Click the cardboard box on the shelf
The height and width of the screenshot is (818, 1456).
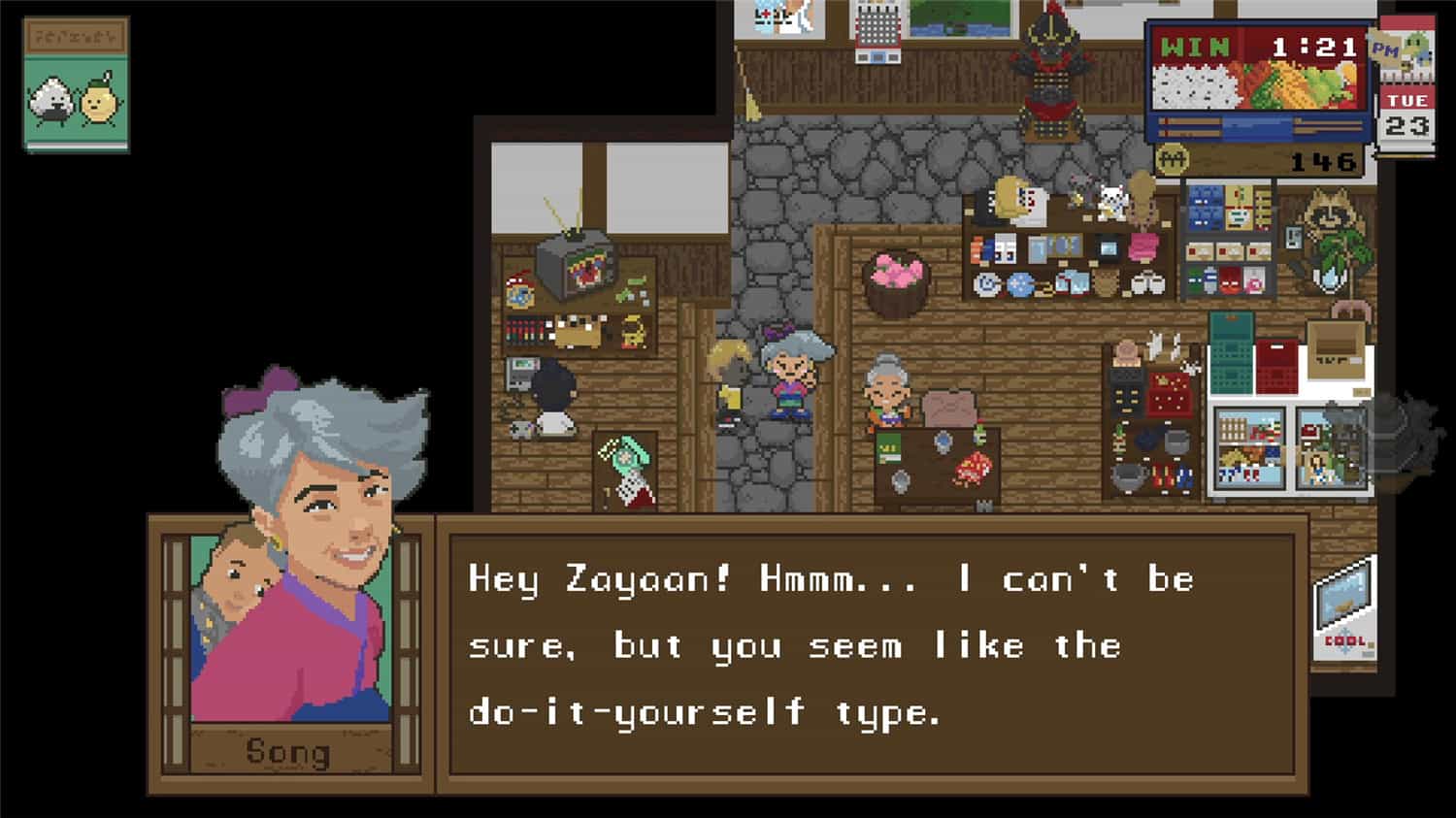(1338, 349)
